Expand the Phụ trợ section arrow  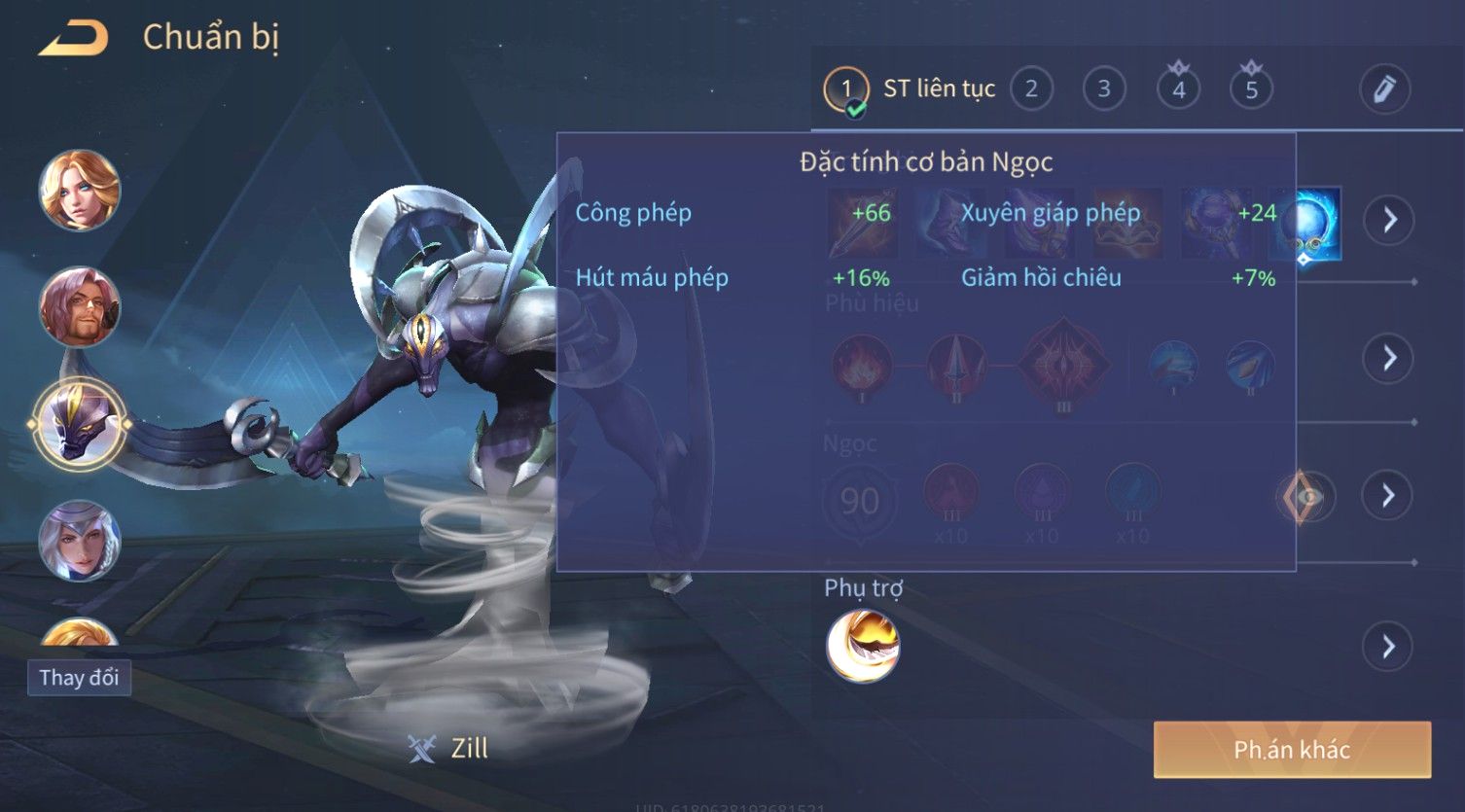click(x=1389, y=647)
